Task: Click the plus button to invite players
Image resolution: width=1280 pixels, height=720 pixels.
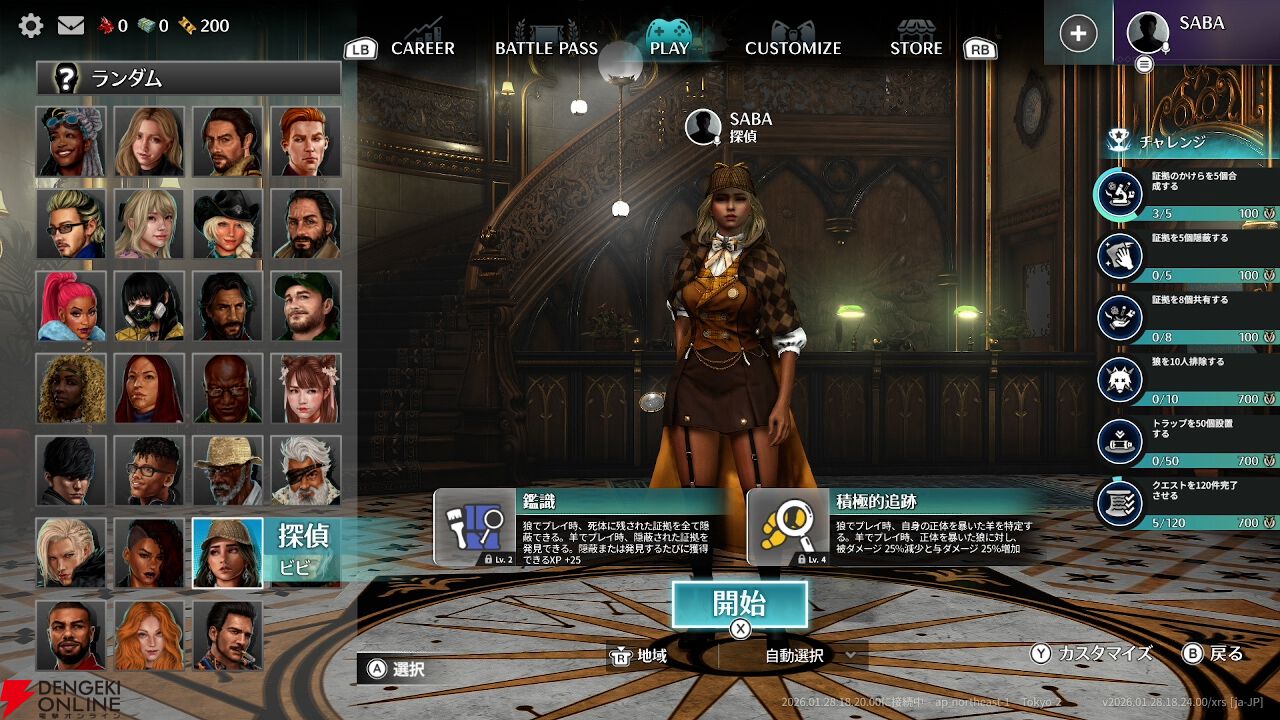Action: point(1078,33)
